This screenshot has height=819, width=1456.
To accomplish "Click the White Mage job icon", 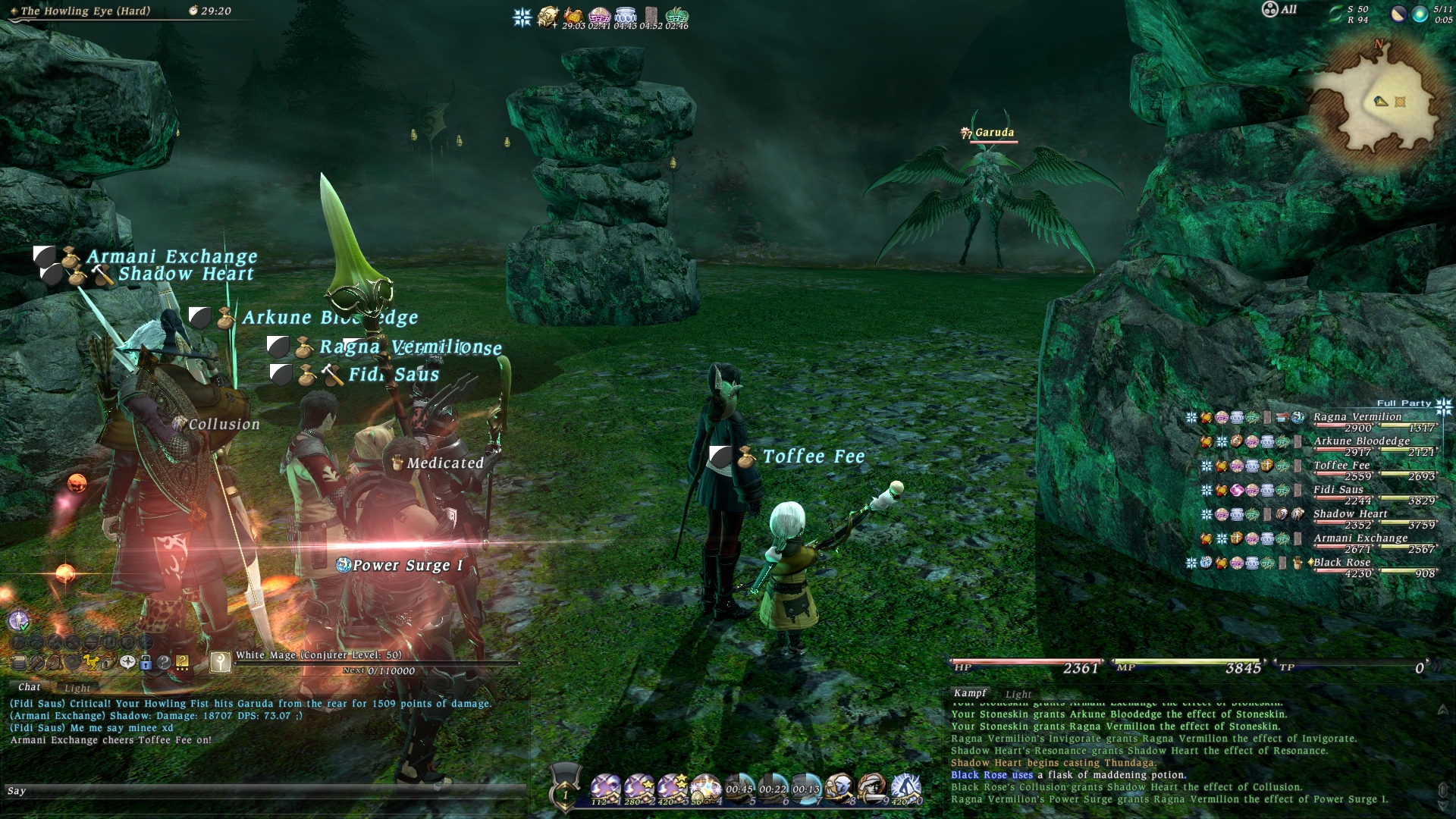I will [x=221, y=662].
